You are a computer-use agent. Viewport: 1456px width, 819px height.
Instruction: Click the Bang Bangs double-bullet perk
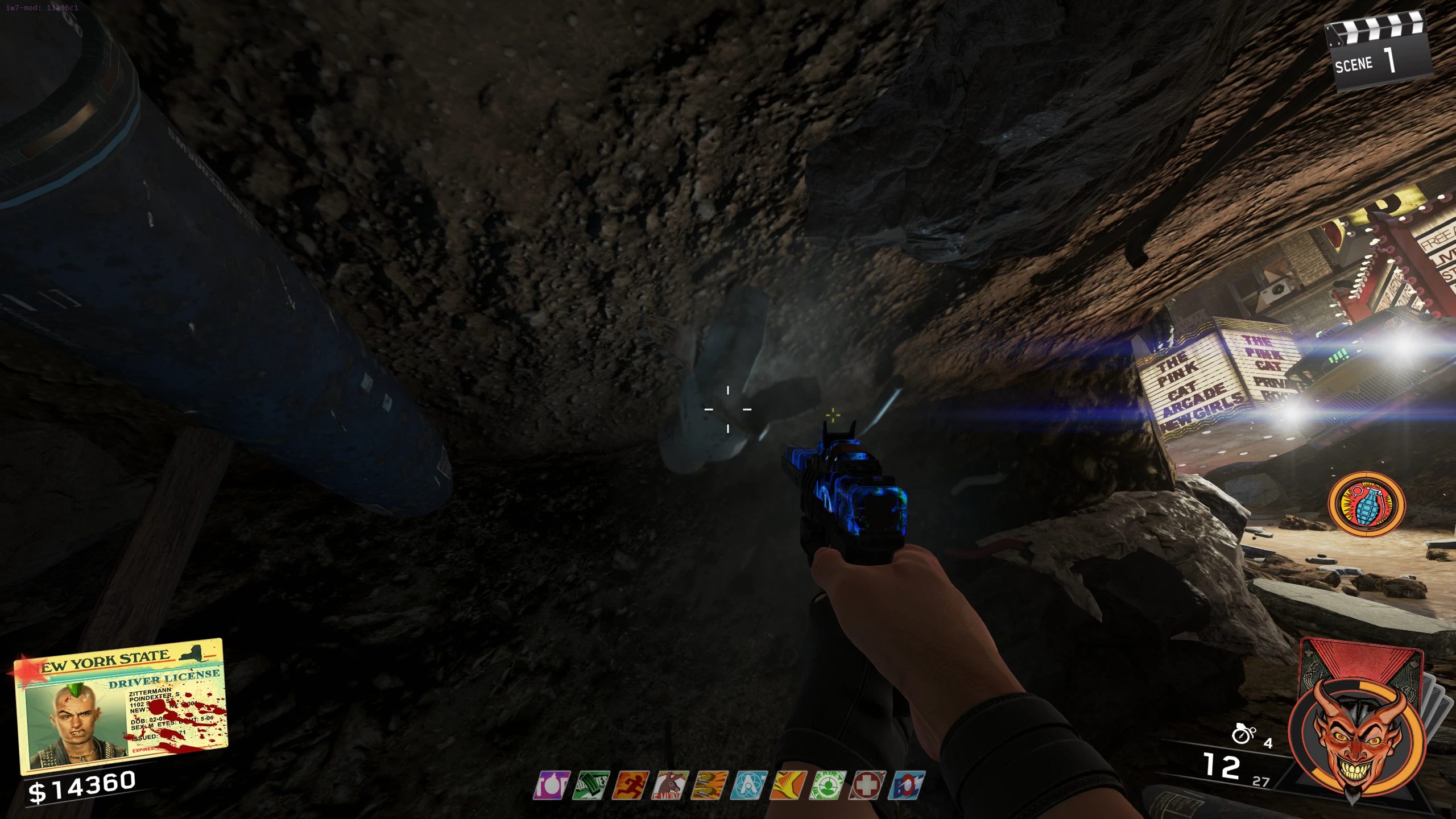[x=710, y=785]
